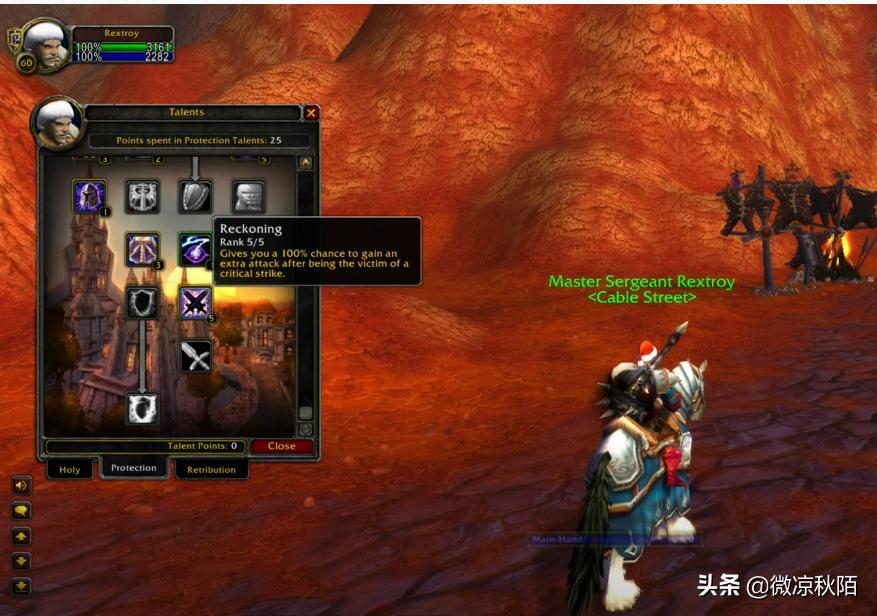Open the Retribution talent tab
This screenshot has width=877, height=616.
click(211, 469)
